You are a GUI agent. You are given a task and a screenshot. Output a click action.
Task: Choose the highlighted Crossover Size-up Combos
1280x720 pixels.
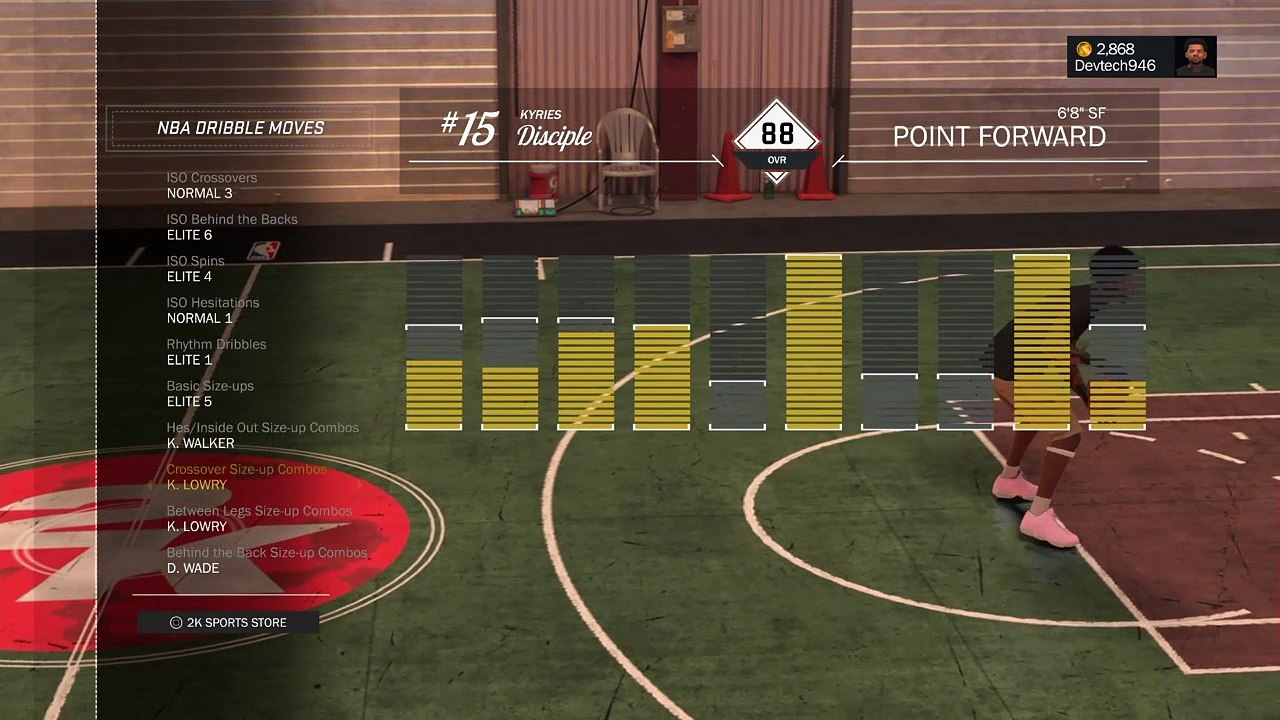coord(246,477)
